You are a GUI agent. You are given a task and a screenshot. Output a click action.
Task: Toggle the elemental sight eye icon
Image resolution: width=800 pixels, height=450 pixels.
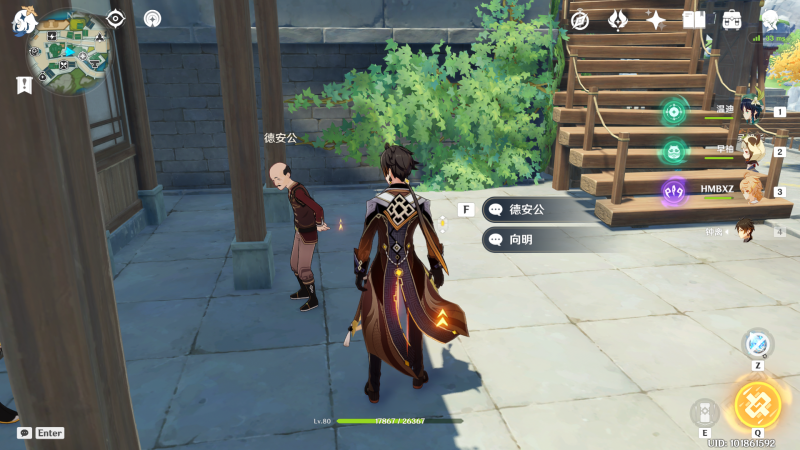(x=116, y=18)
